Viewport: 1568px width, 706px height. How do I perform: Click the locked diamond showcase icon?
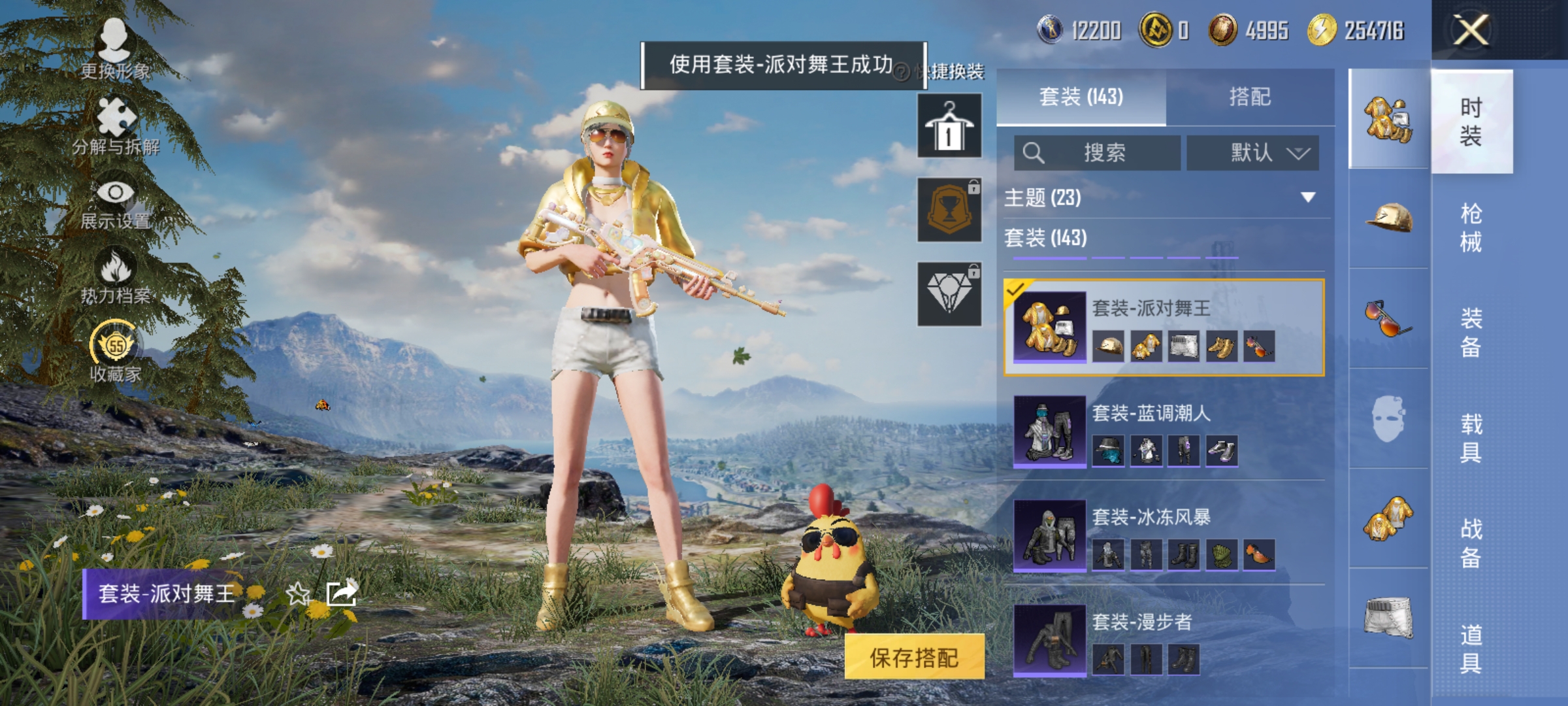pos(949,294)
